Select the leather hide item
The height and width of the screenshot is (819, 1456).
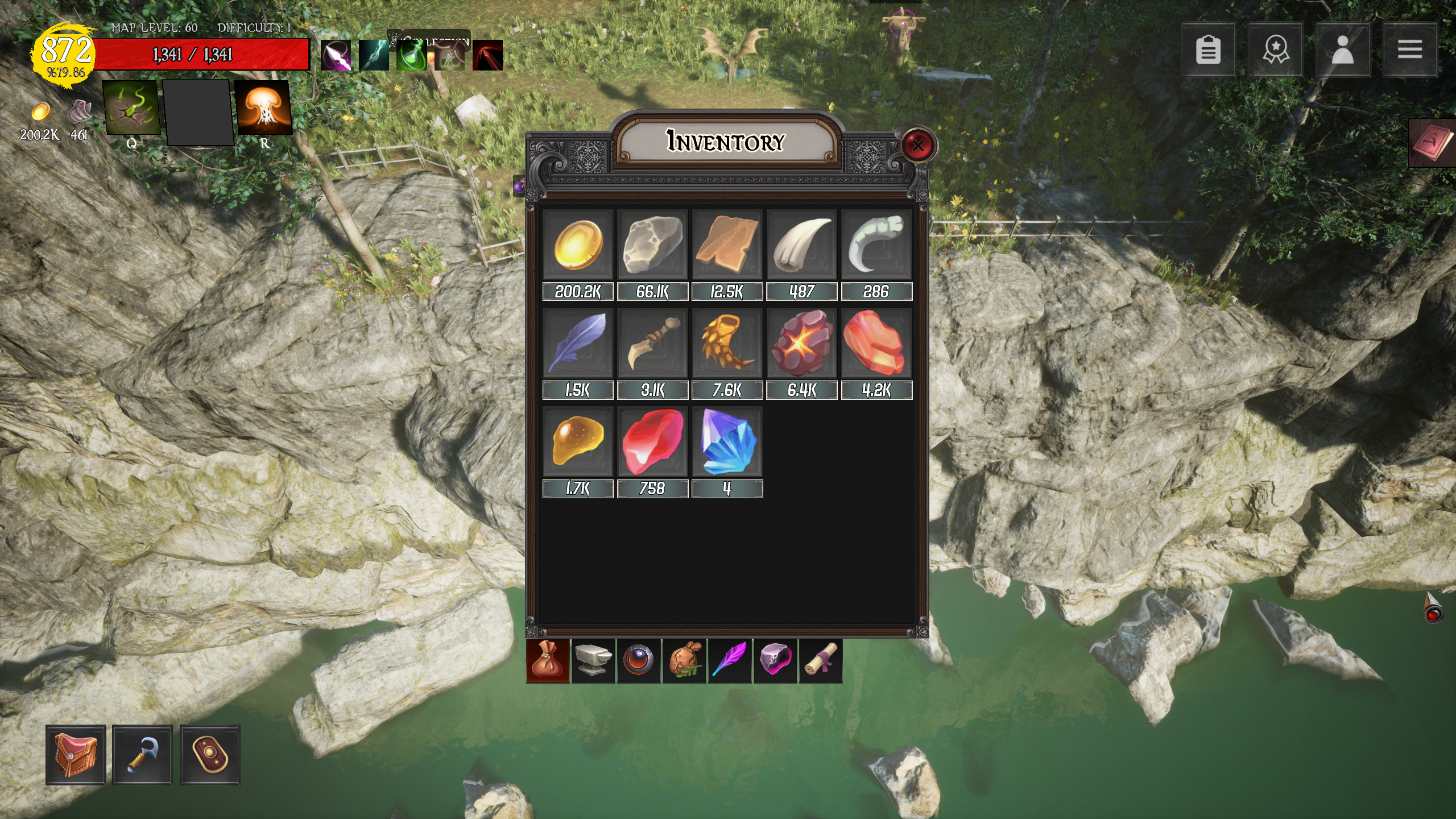coord(727,245)
